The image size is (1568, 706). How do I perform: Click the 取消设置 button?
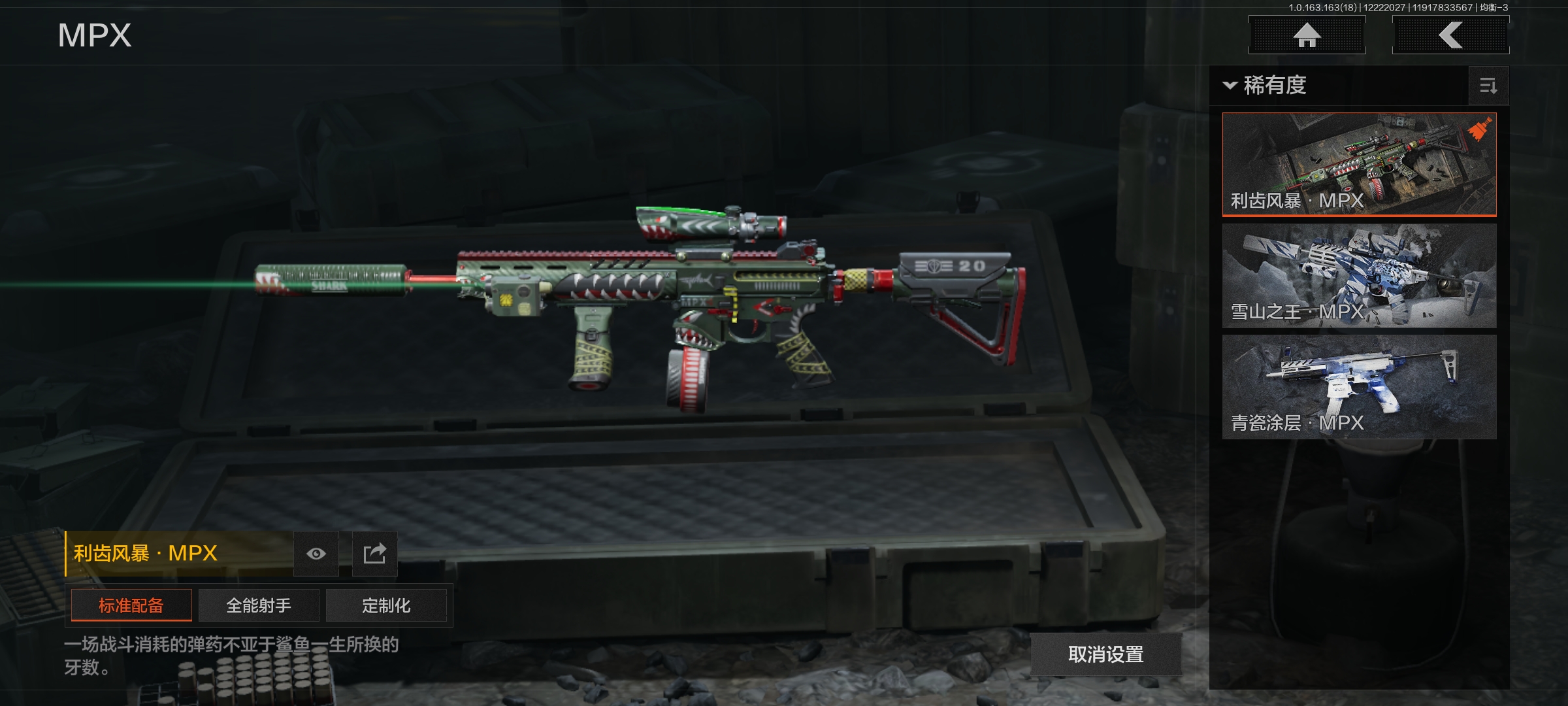1105,654
